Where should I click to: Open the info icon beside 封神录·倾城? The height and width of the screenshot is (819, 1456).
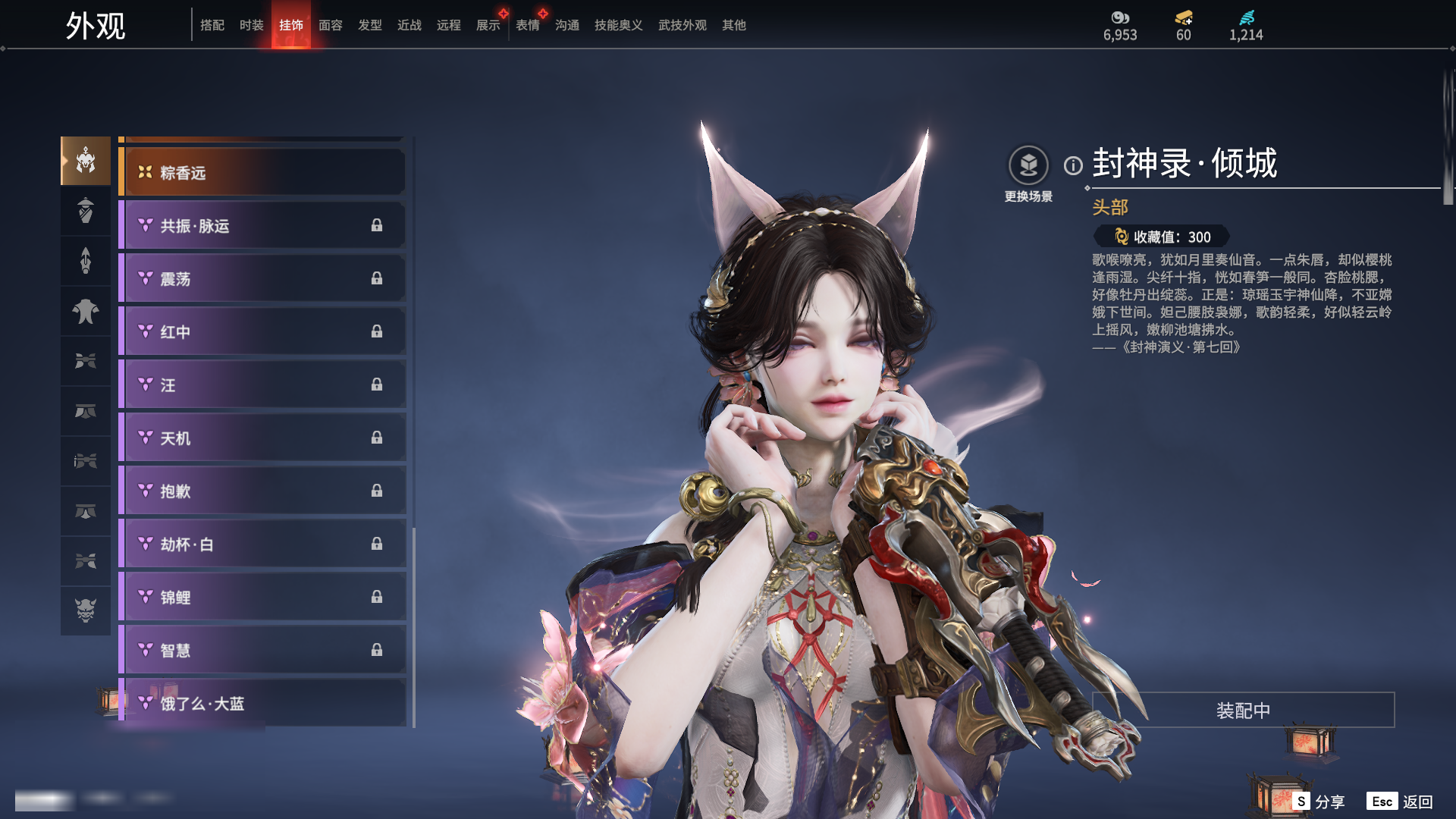click(1073, 165)
